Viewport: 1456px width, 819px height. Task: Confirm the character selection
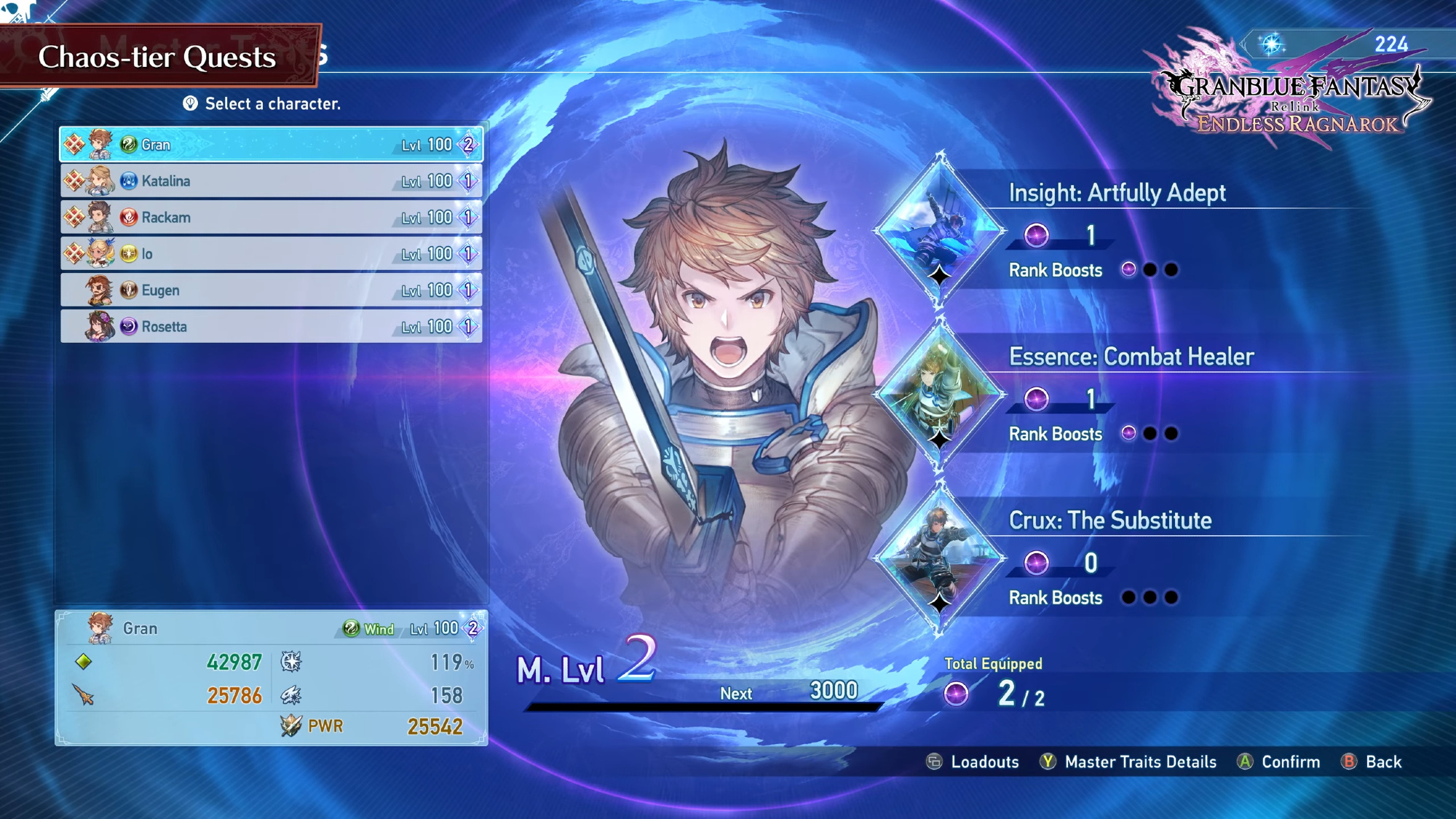pyautogui.click(x=1278, y=762)
